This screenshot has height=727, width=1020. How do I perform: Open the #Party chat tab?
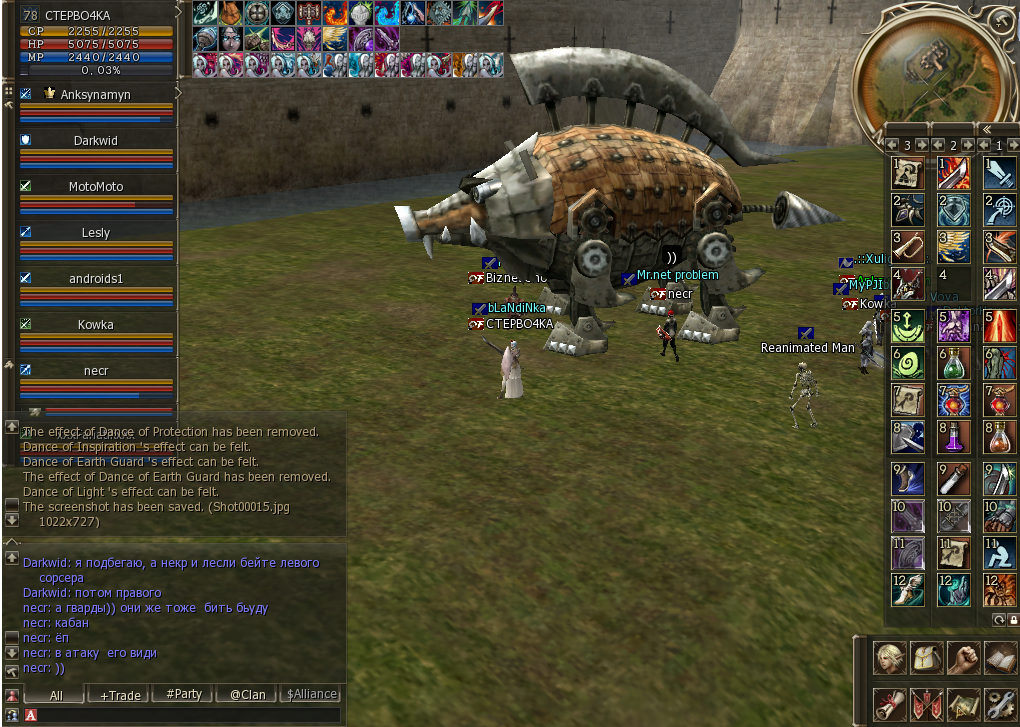pos(184,694)
